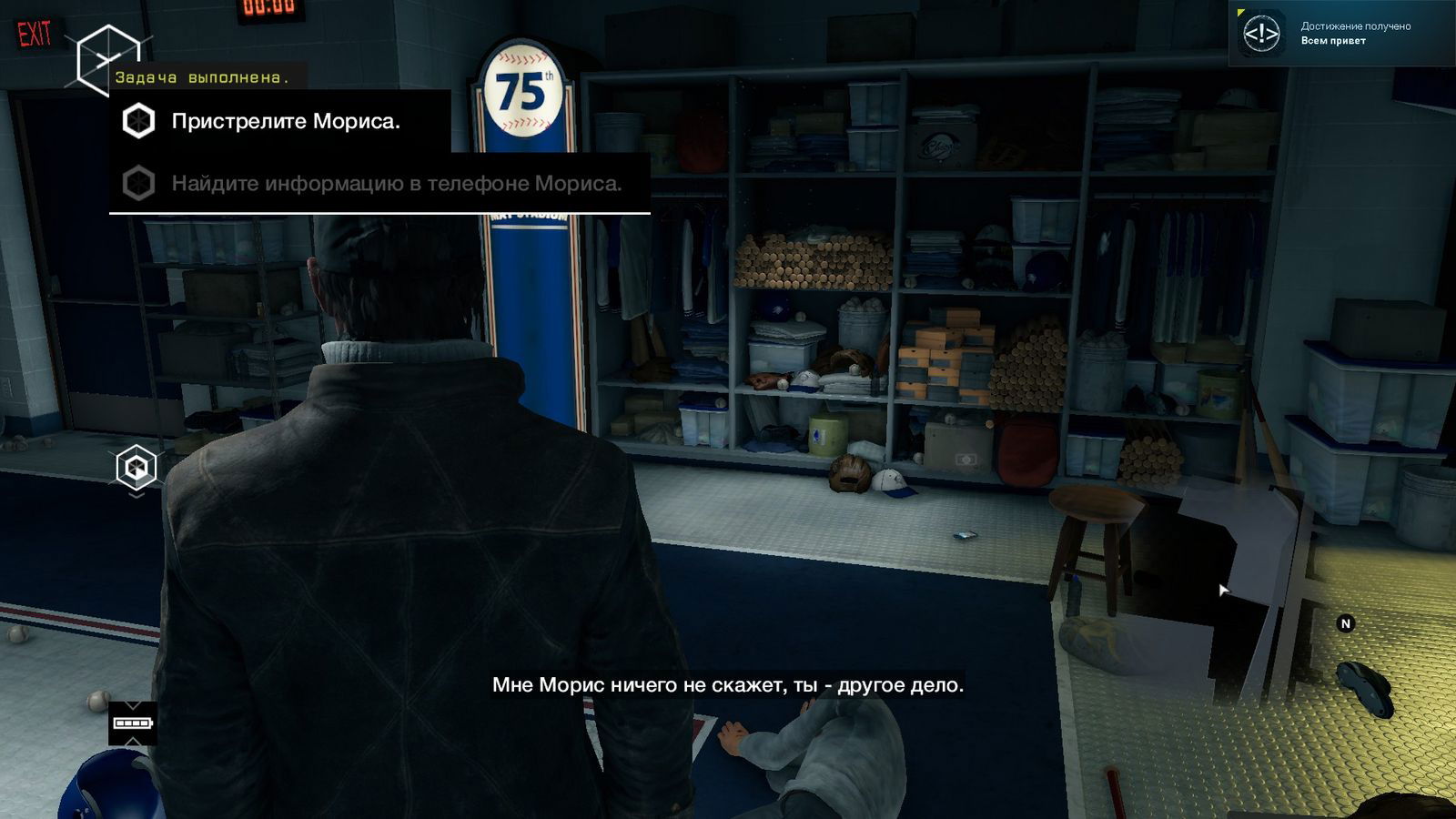
Task: Select the objective "Пристрелите Мориса."
Action: pos(285,122)
